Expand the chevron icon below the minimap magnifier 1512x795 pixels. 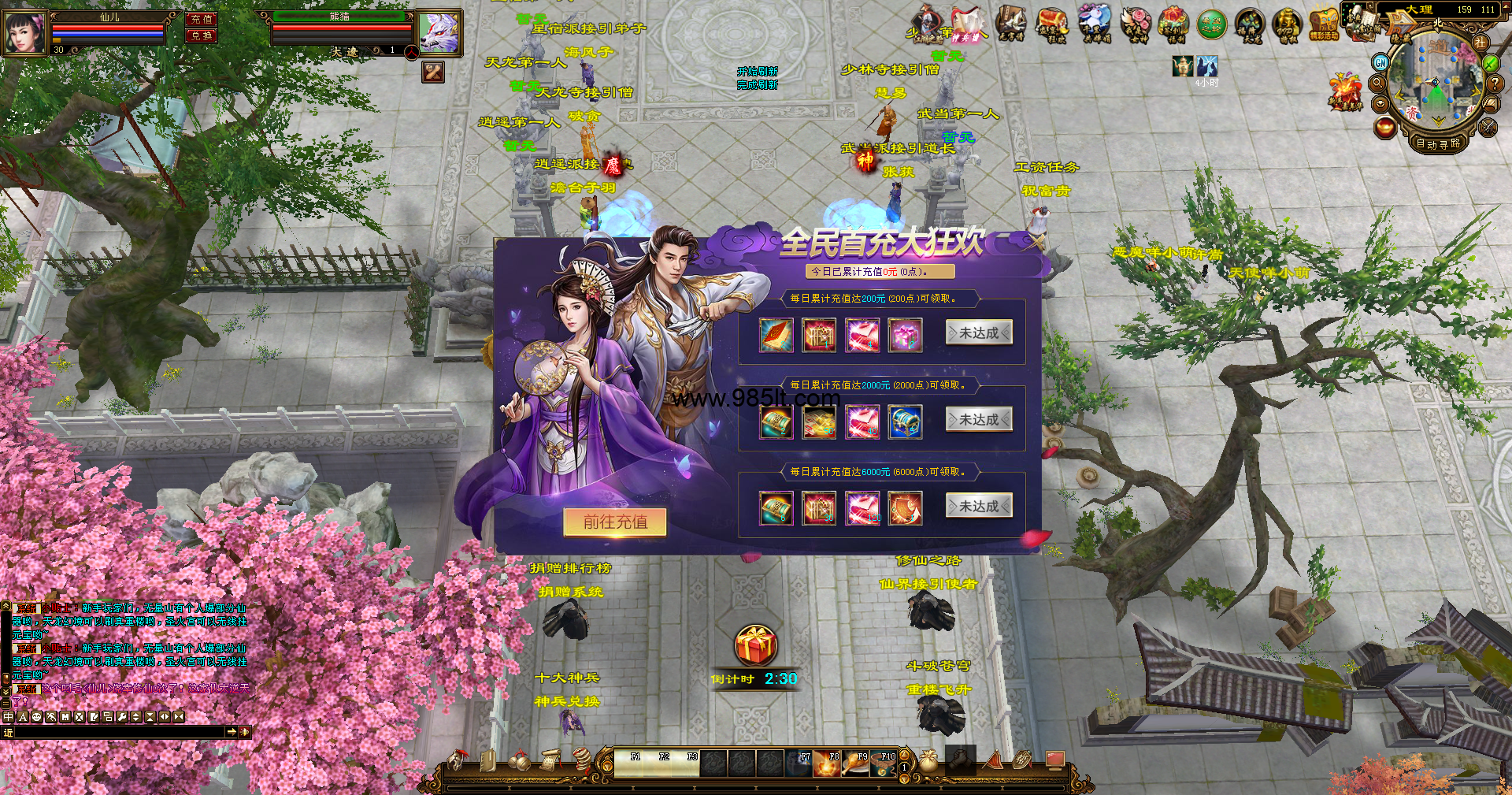[x=1380, y=103]
